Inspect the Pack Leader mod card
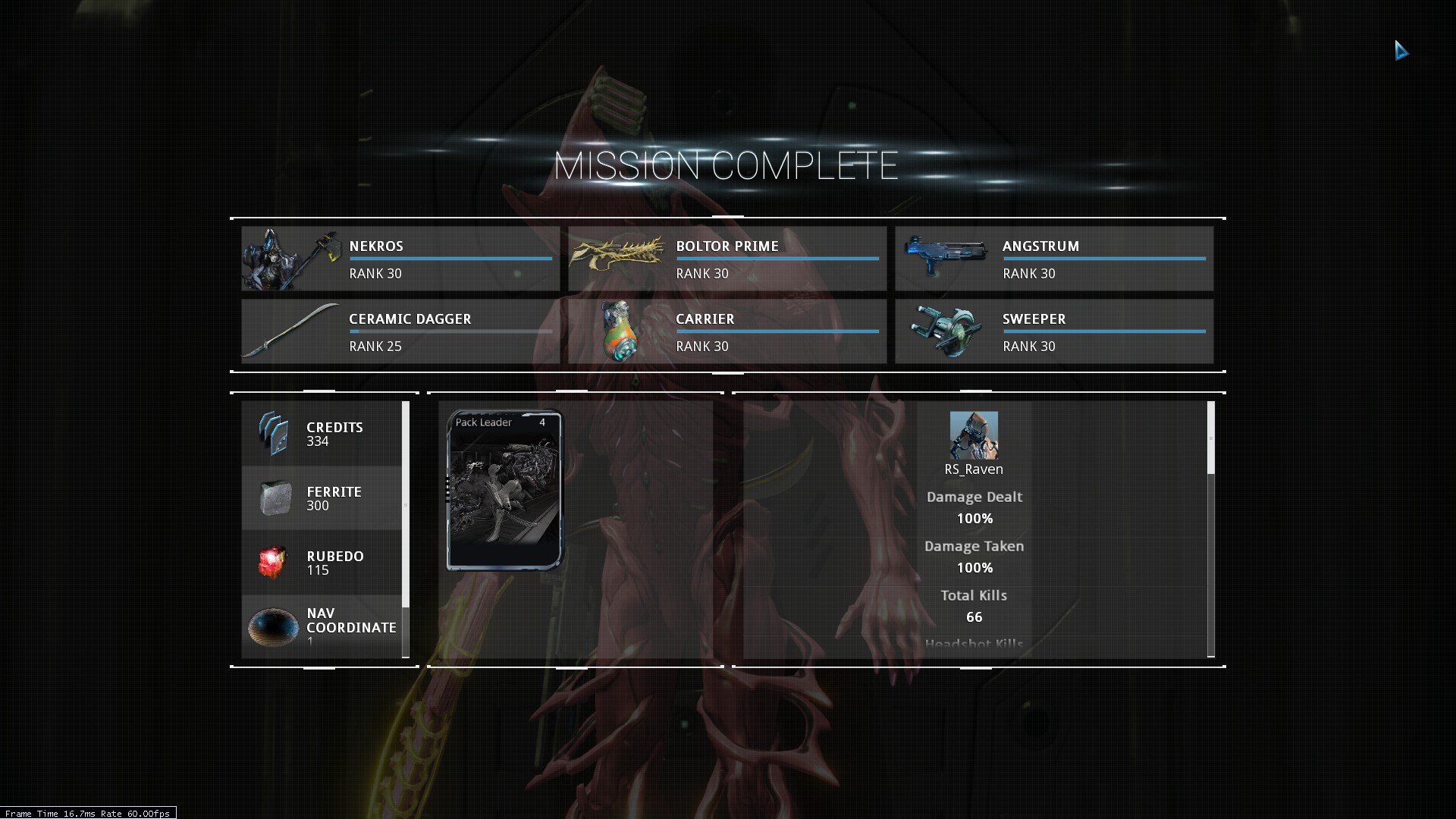Viewport: 1456px width, 819px height. pos(505,490)
